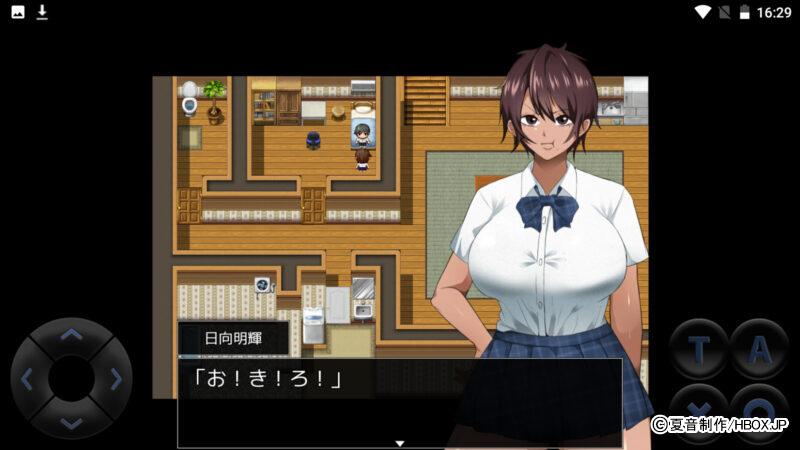Tap the d-pad right arrow
800x450 pixels.
(115, 379)
